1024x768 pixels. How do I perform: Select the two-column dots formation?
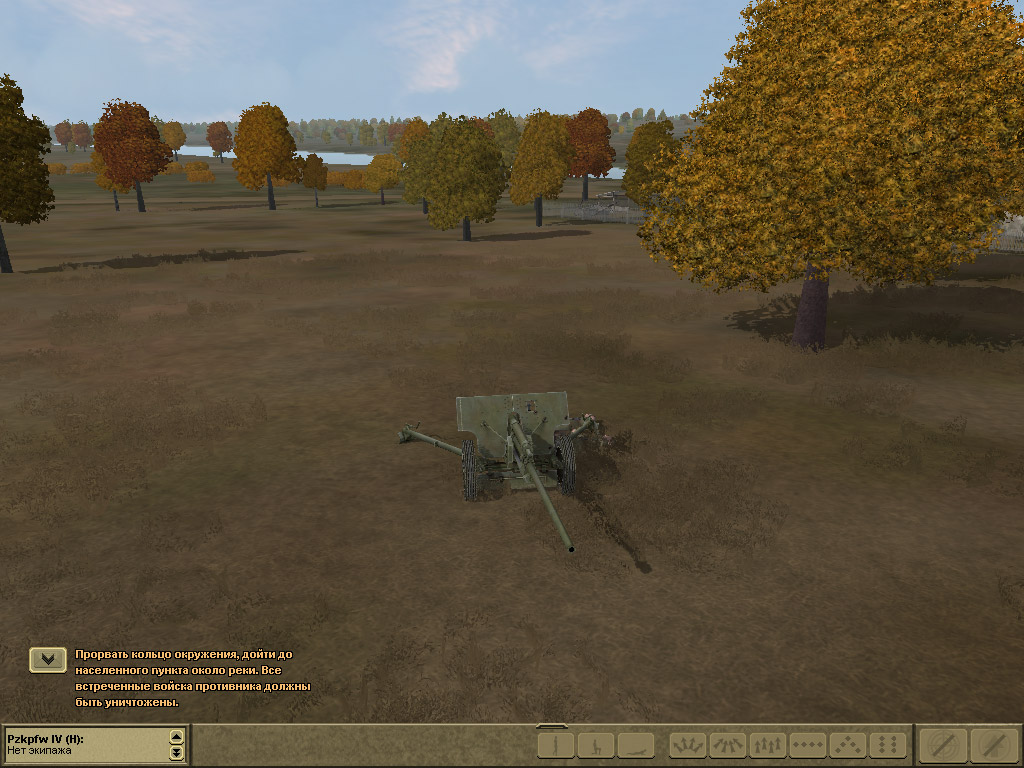tap(888, 745)
